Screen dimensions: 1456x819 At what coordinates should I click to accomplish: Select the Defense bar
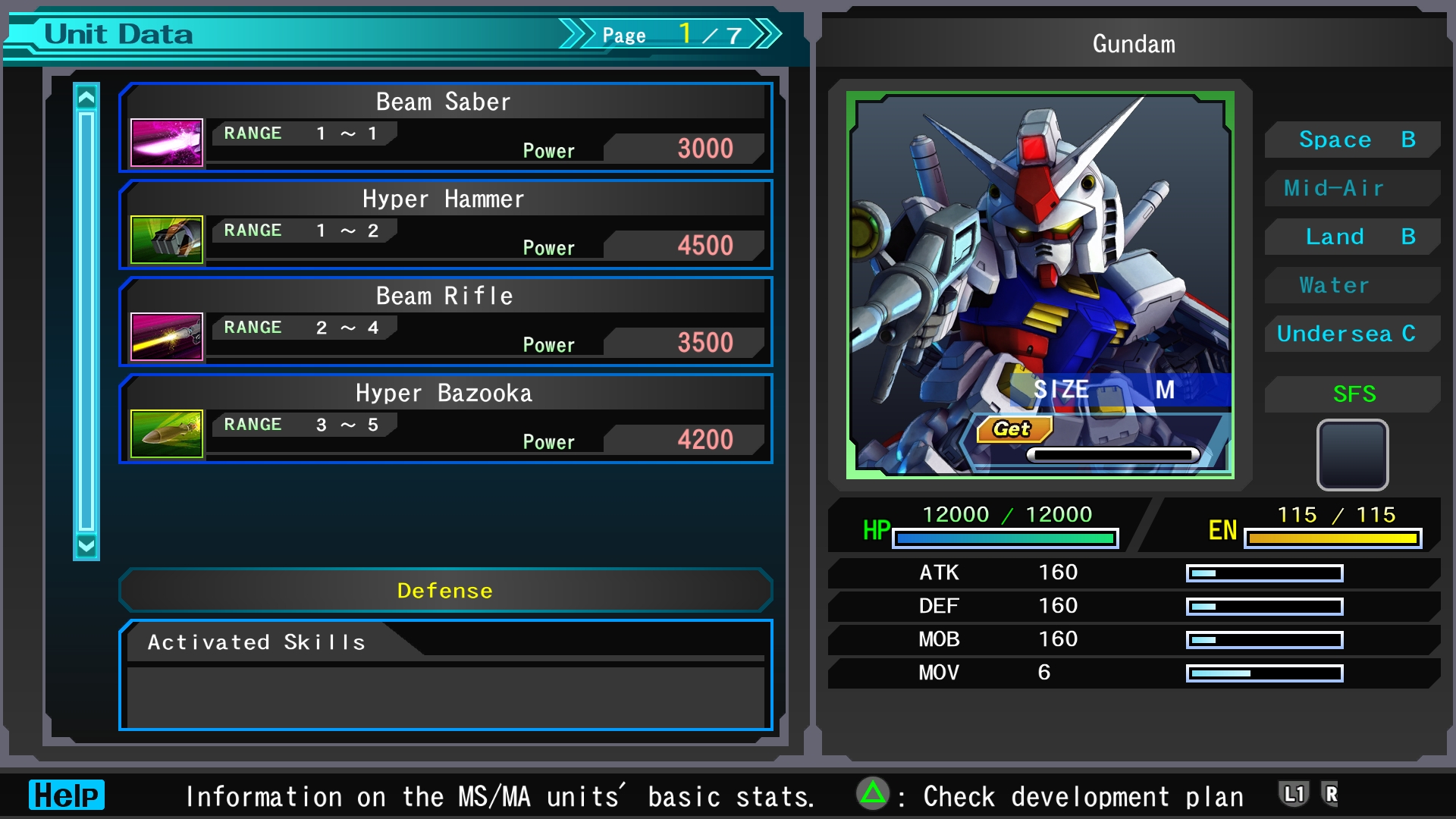point(446,591)
